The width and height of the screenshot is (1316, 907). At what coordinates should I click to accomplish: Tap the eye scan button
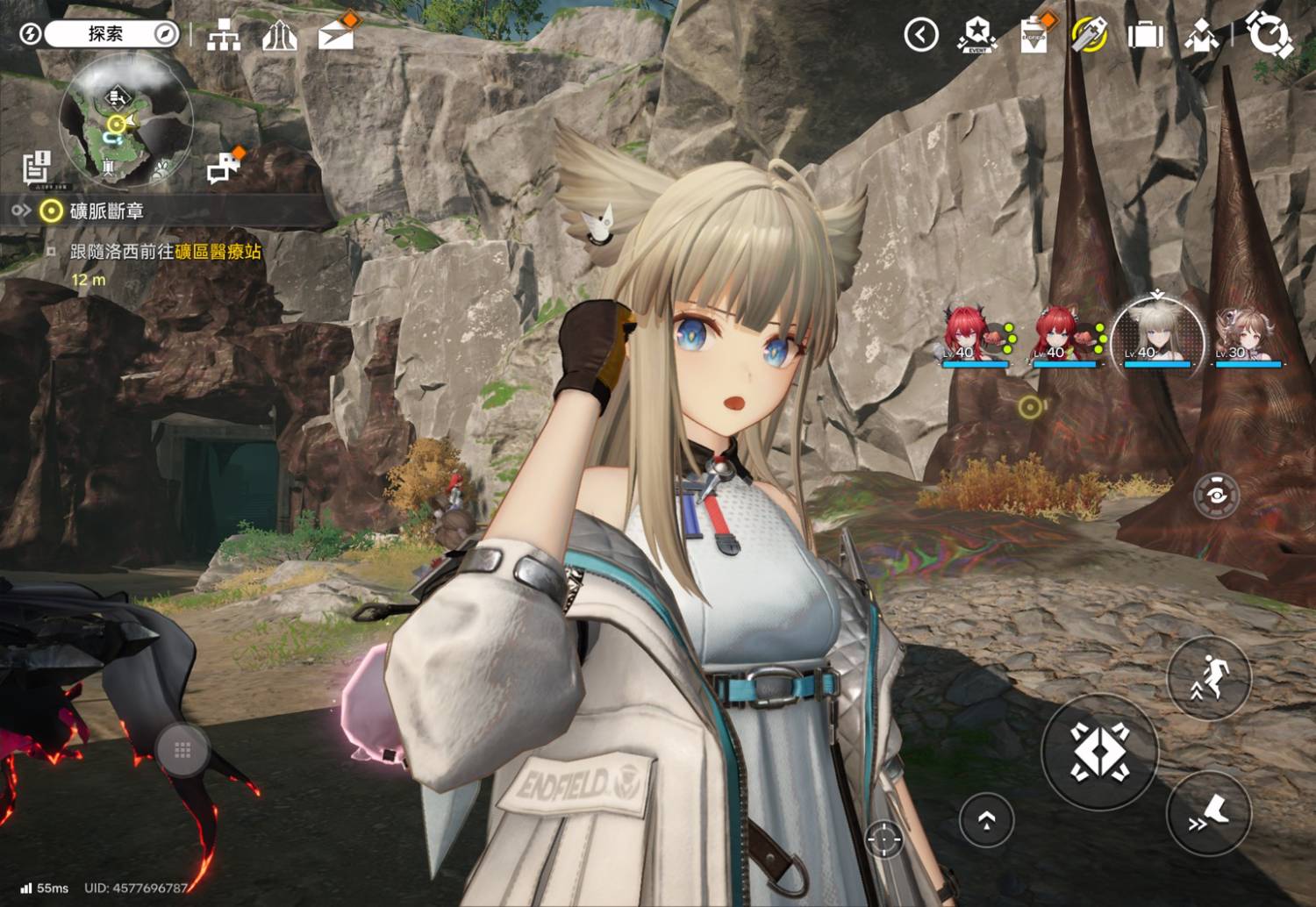click(1216, 496)
